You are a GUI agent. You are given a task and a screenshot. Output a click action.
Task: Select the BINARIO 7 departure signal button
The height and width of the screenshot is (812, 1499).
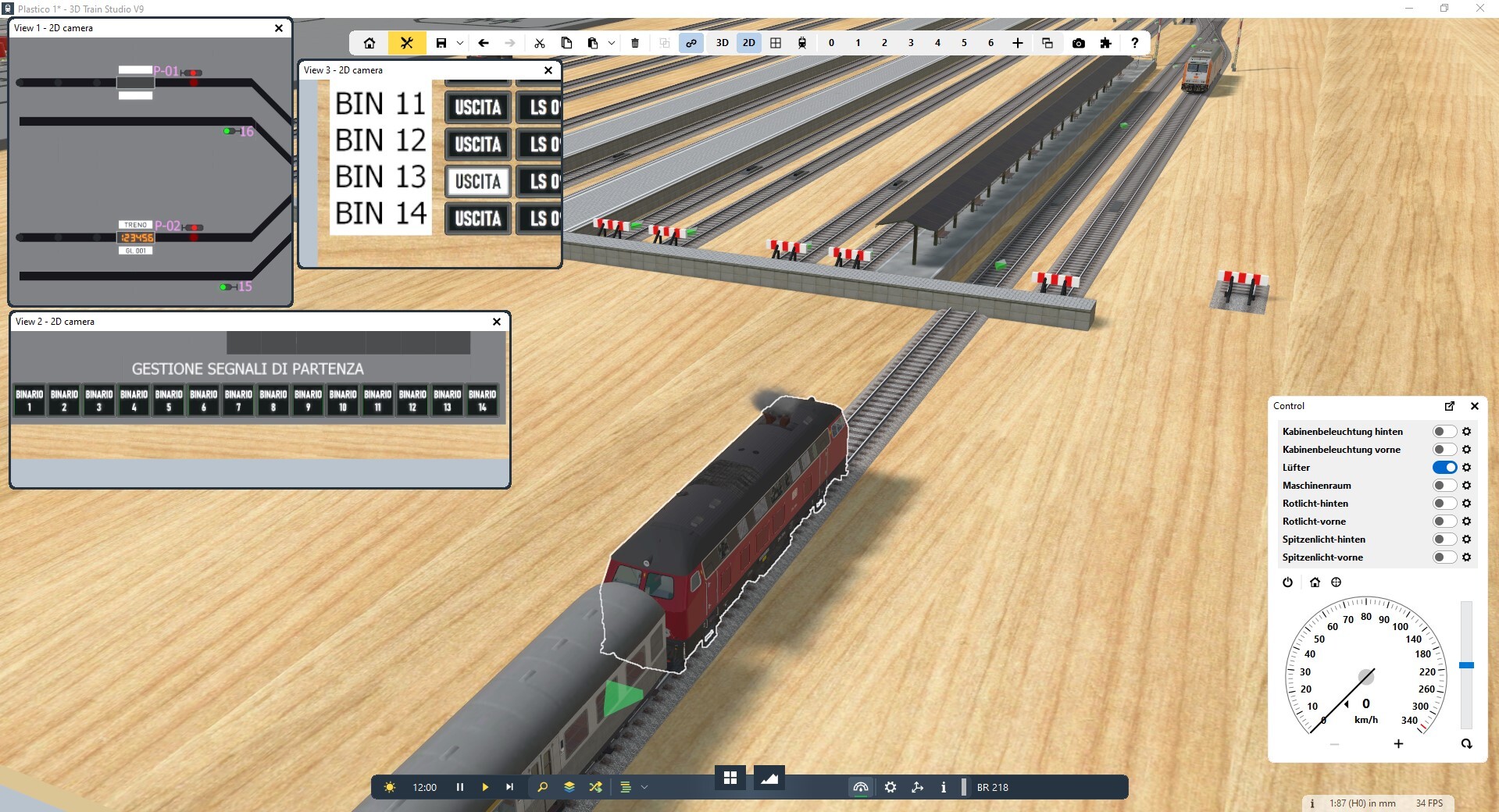point(238,400)
